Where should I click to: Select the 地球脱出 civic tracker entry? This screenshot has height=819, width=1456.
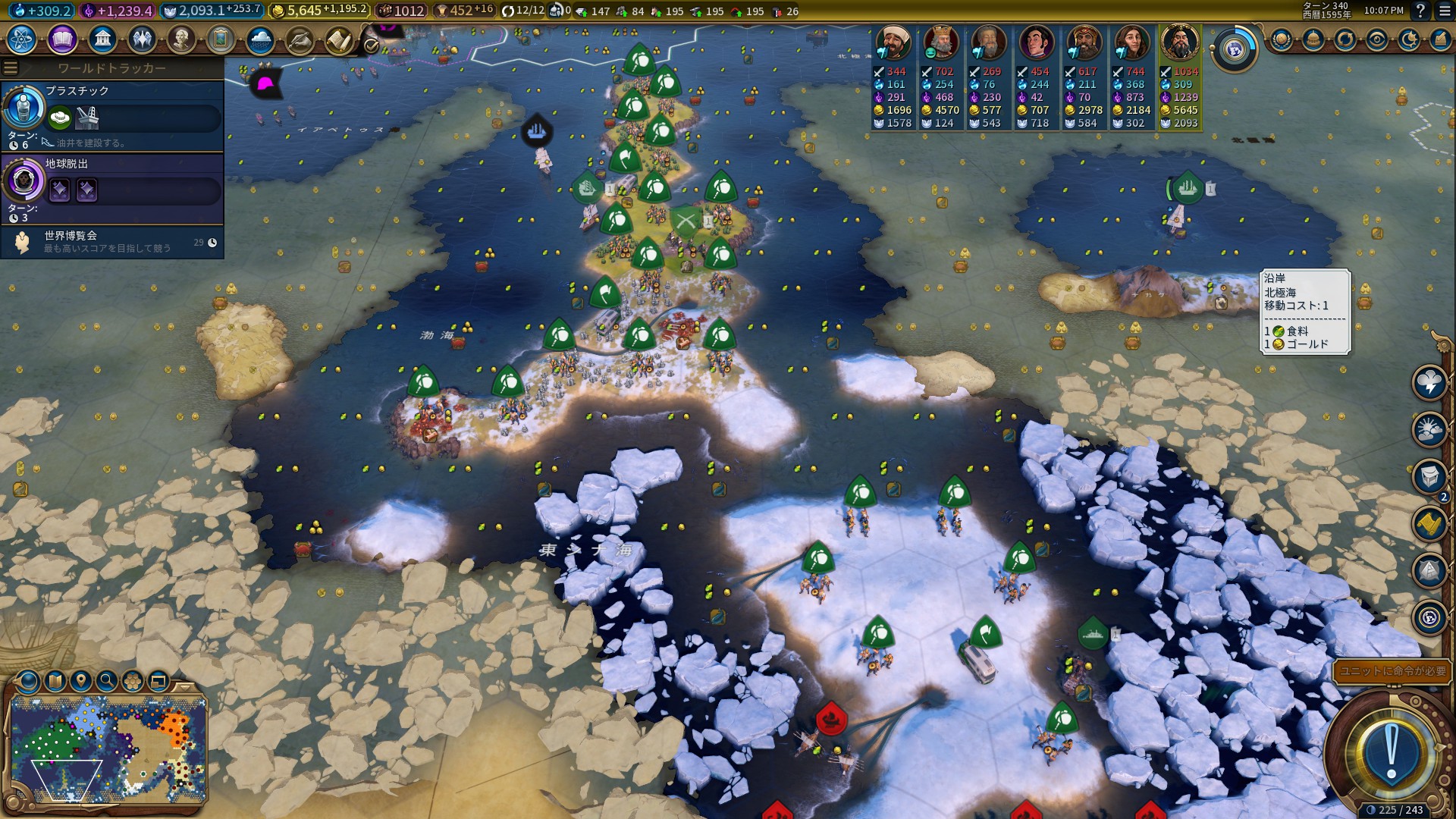112,188
